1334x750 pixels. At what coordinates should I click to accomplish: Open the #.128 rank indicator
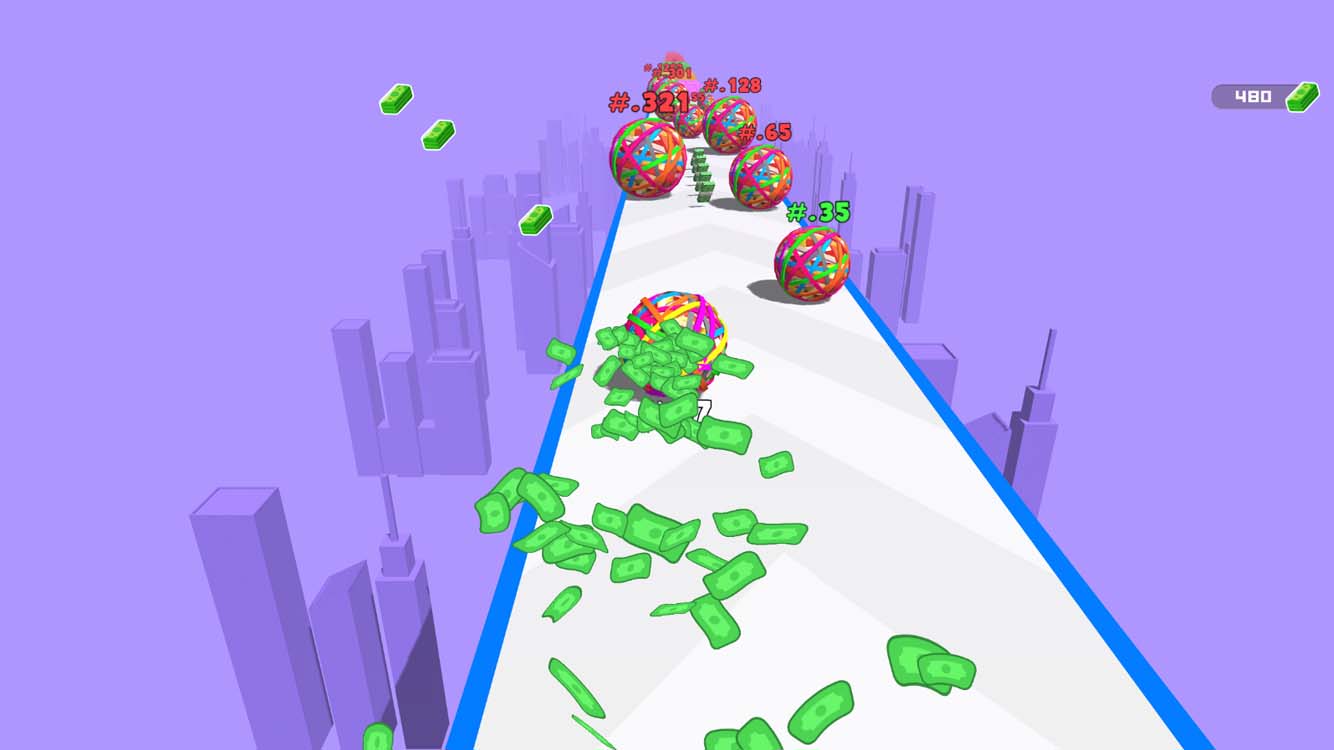pyautogui.click(x=730, y=86)
